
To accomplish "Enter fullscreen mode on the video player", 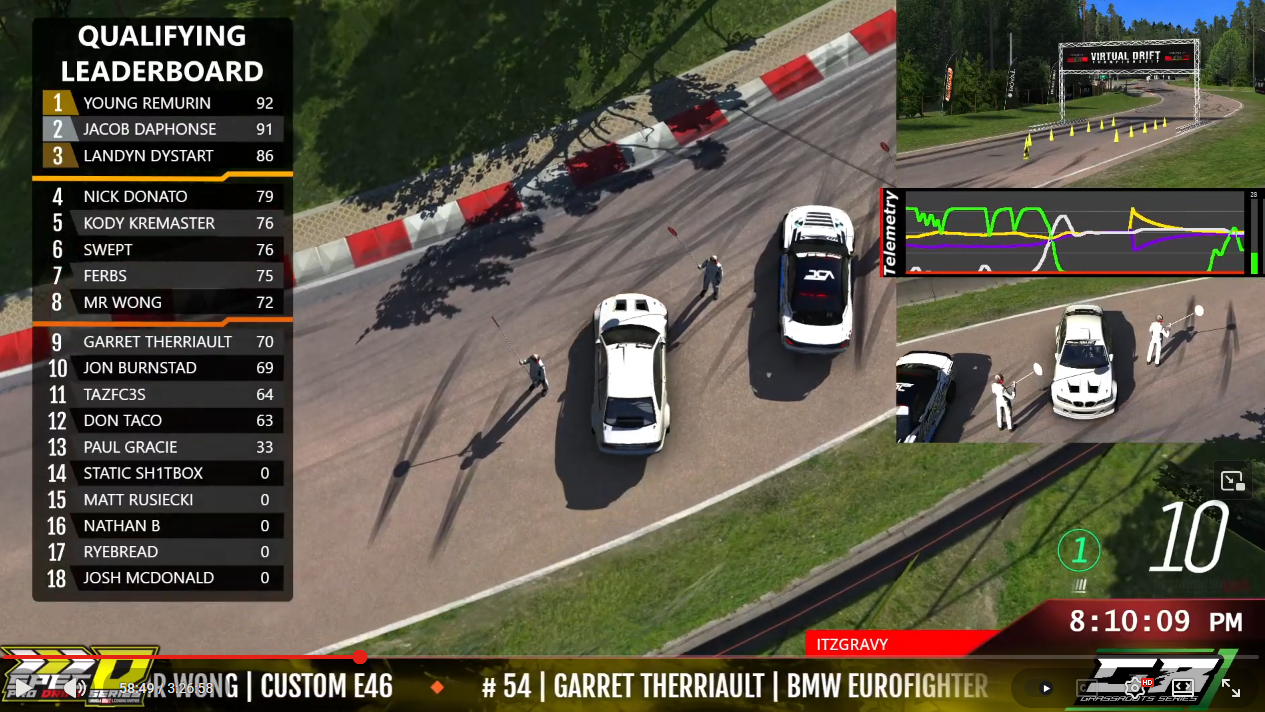I will 1231,688.
